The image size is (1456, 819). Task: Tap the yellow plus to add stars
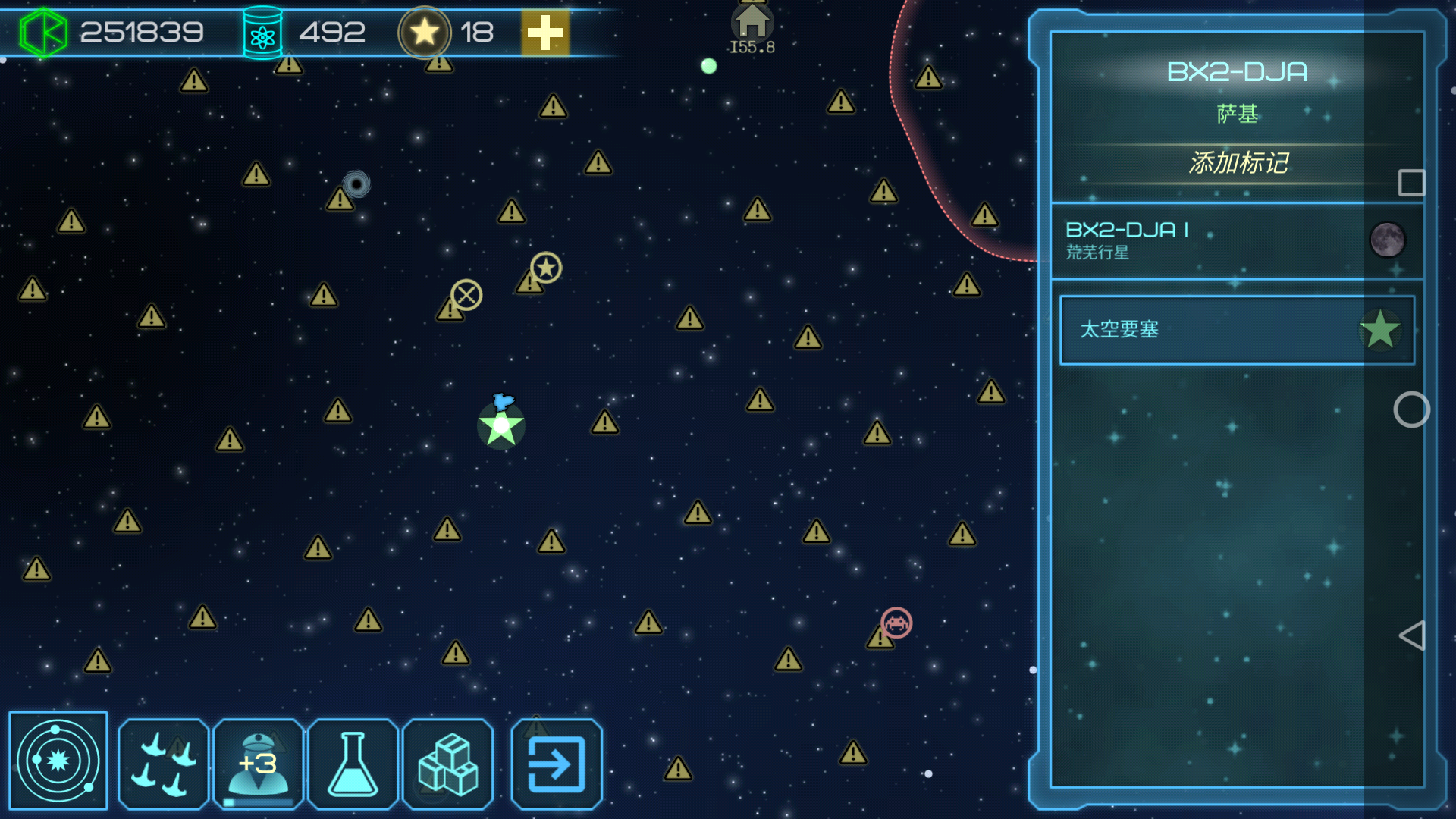coord(544,33)
